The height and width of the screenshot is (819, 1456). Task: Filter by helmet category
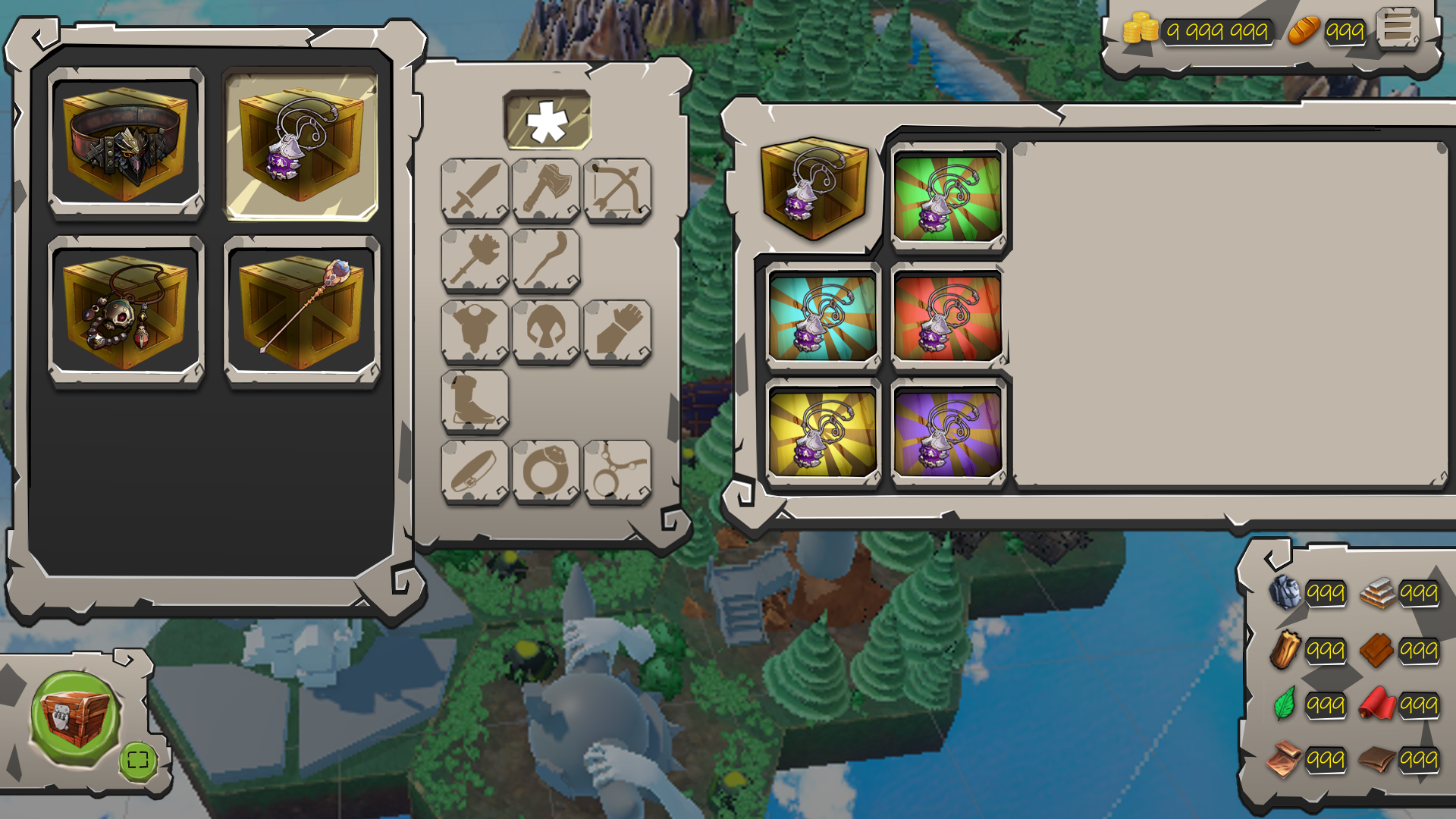pyautogui.click(x=546, y=331)
